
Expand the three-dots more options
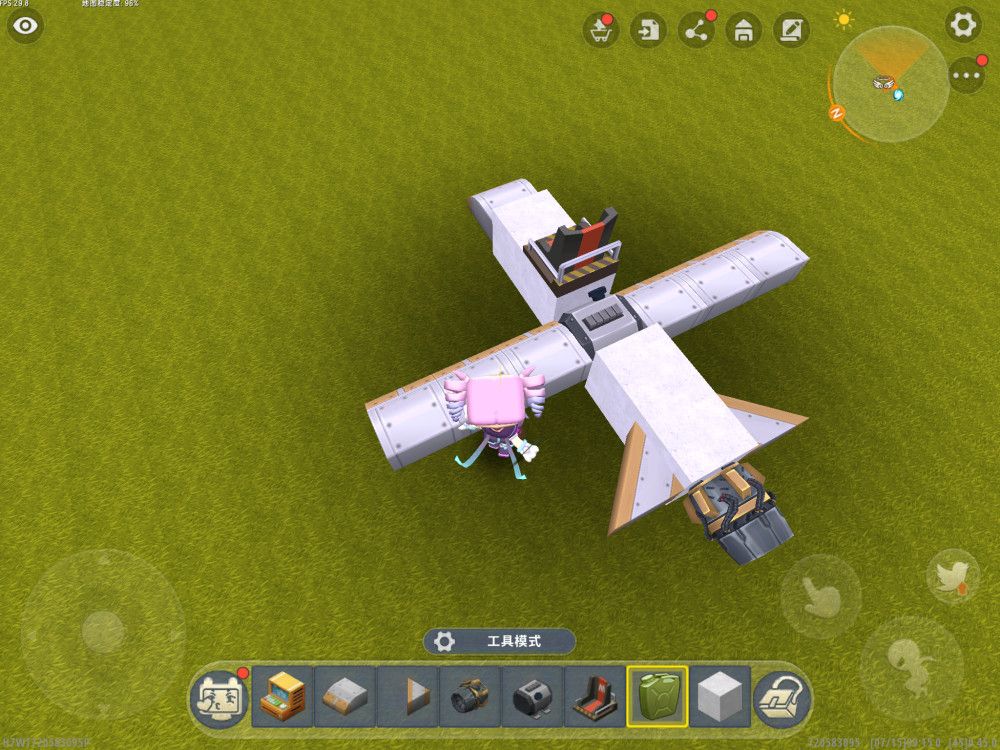[x=966, y=75]
